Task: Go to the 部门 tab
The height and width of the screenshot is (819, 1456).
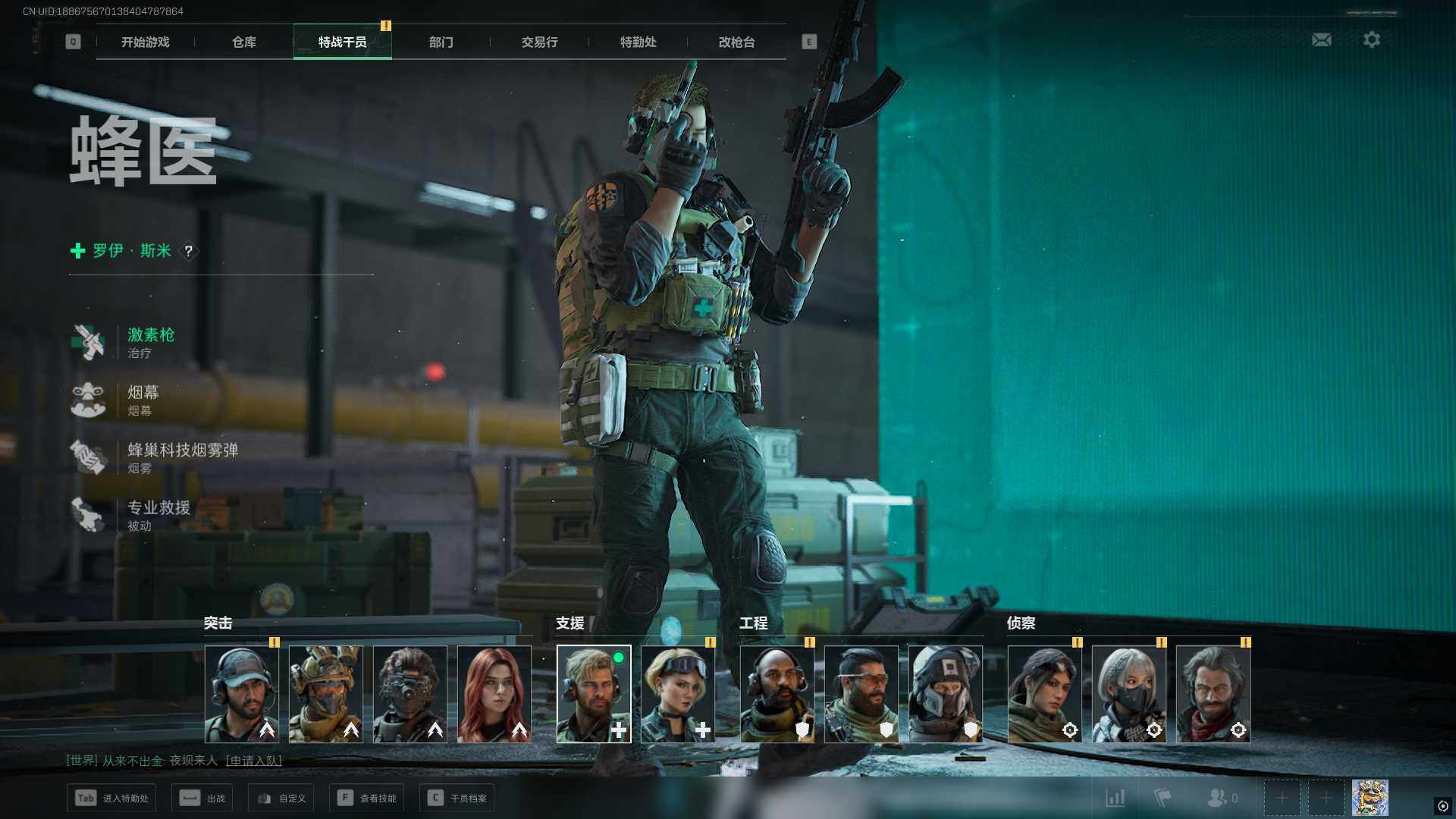Action: [441, 42]
